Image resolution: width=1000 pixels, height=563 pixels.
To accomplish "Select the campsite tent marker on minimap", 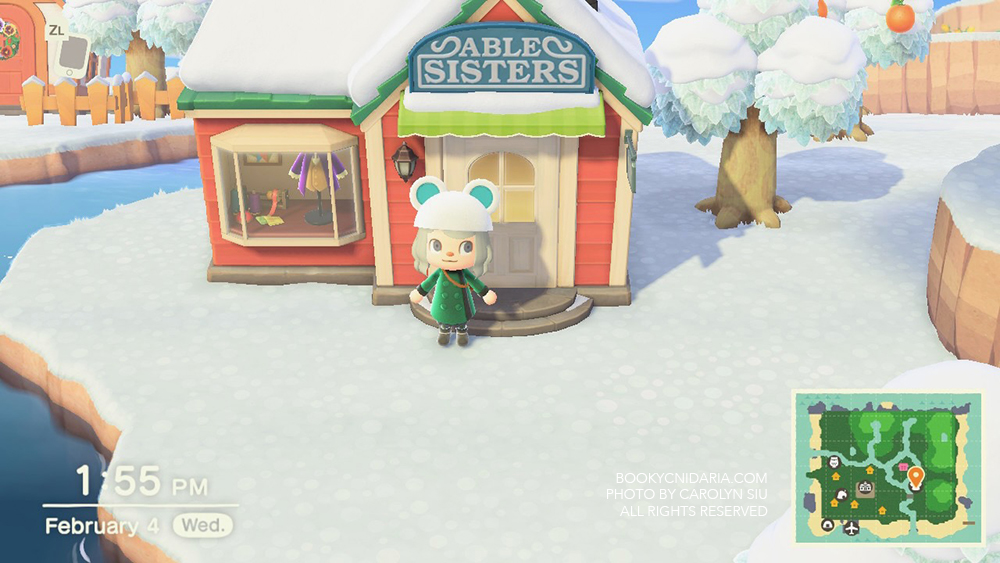I will coord(828,525).
